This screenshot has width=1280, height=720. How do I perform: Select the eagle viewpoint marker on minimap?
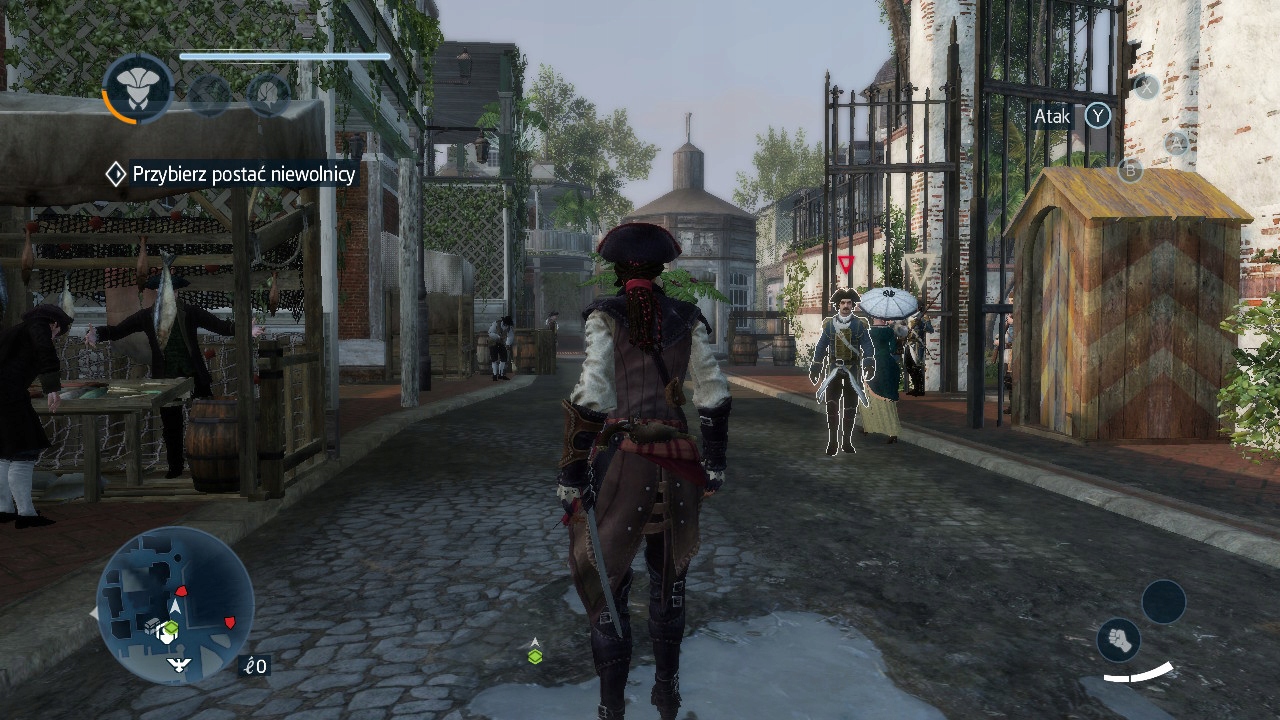[179, 664]
